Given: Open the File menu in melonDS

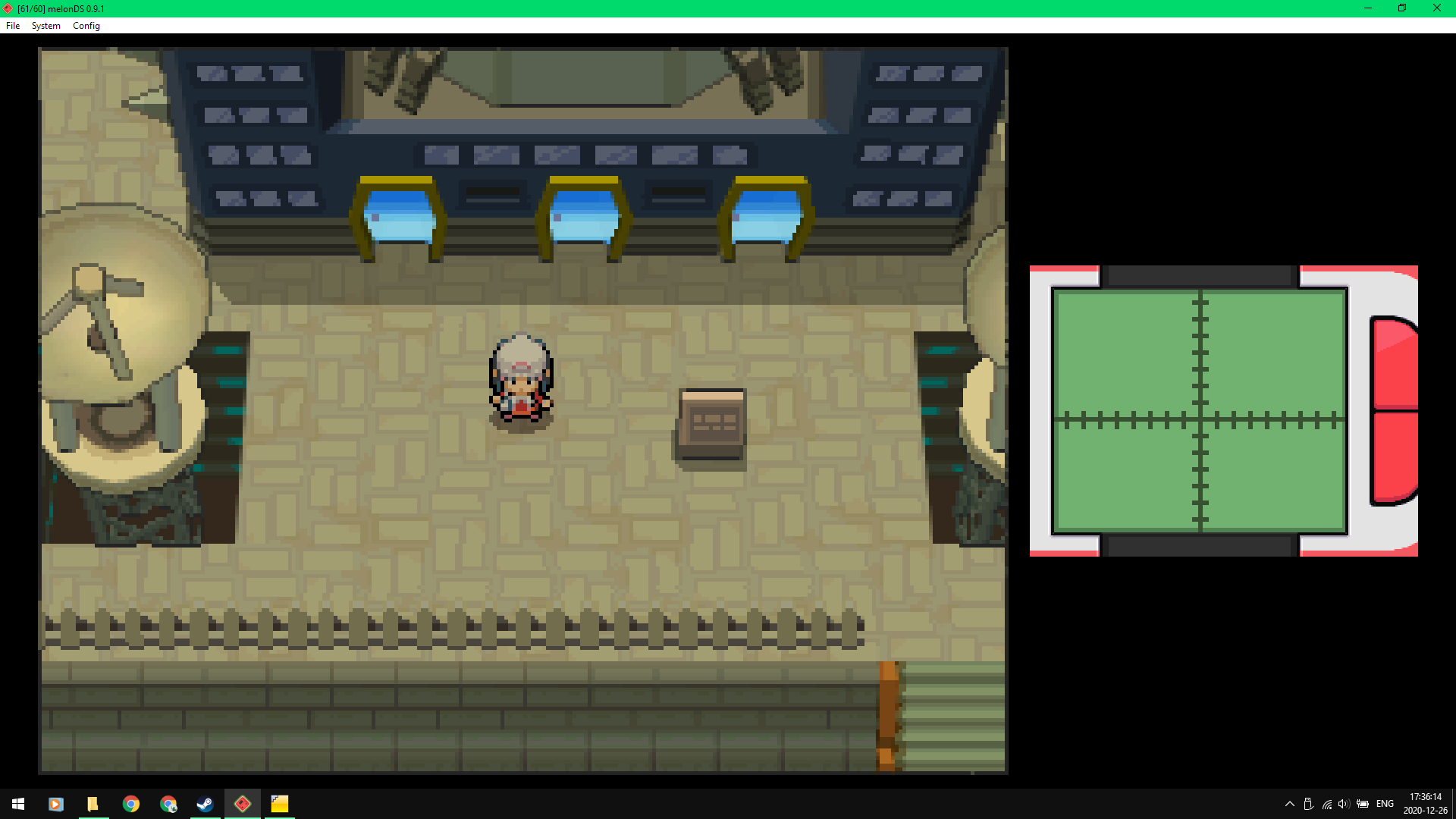Looking at the screenshot, I should pyautogui.click(x=12, y=25).
